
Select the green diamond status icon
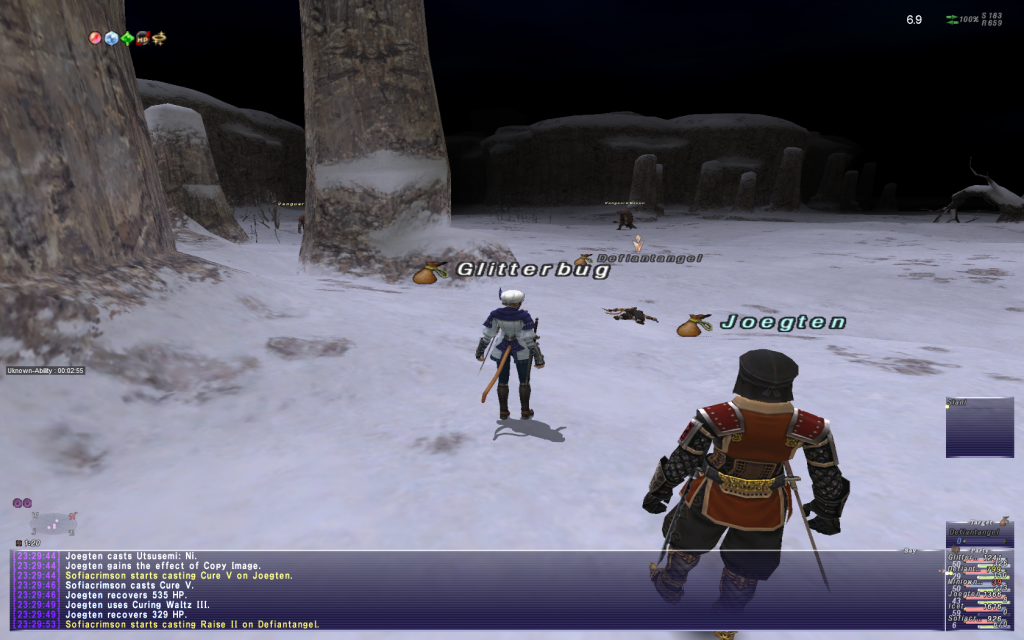127,38
